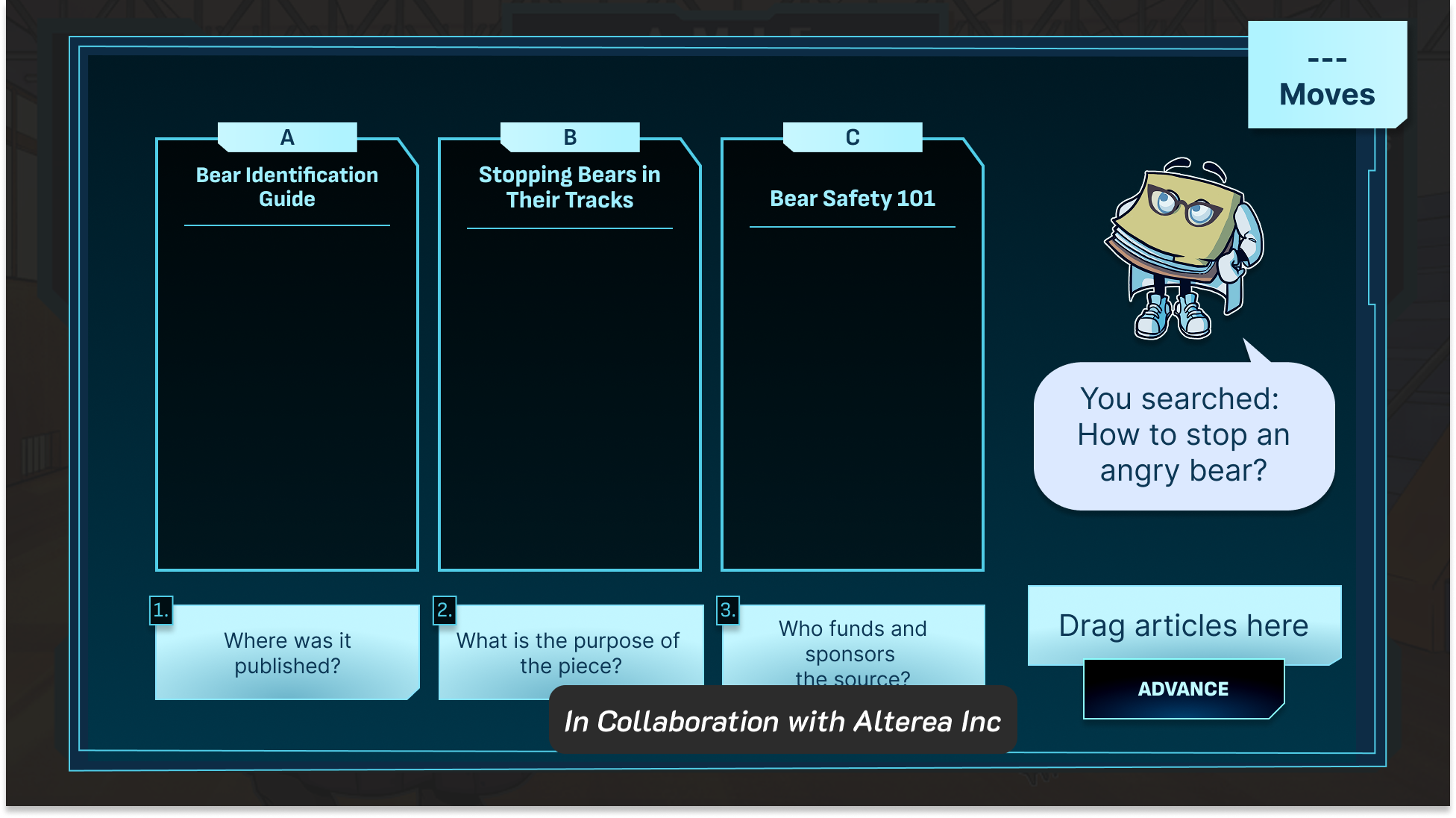Pick the Bear Safety 101 article card
The width and height of the screenshot is (1456, 818).
tap(853, 355)
